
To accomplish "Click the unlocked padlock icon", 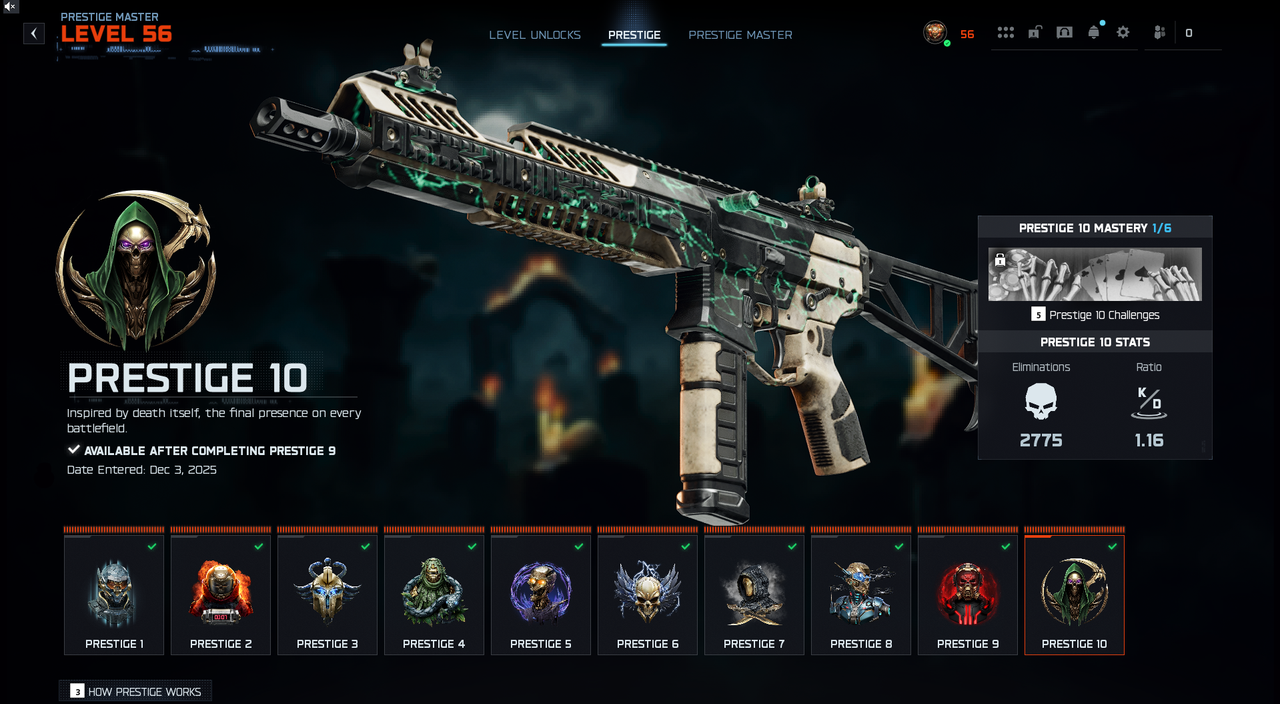I will click(x=1035, y=33).
